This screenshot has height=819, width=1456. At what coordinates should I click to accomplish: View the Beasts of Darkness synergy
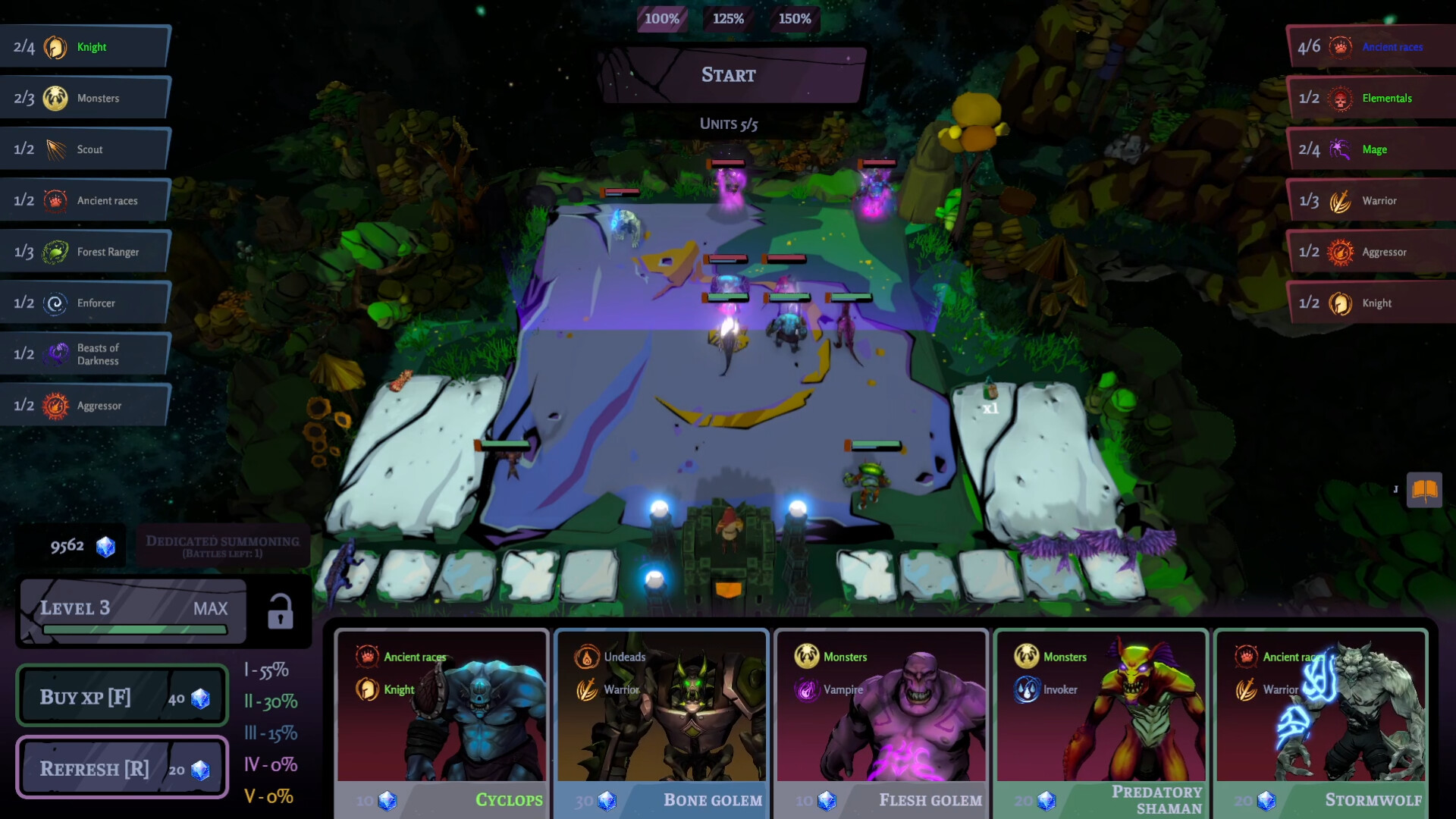pos(83,354)
